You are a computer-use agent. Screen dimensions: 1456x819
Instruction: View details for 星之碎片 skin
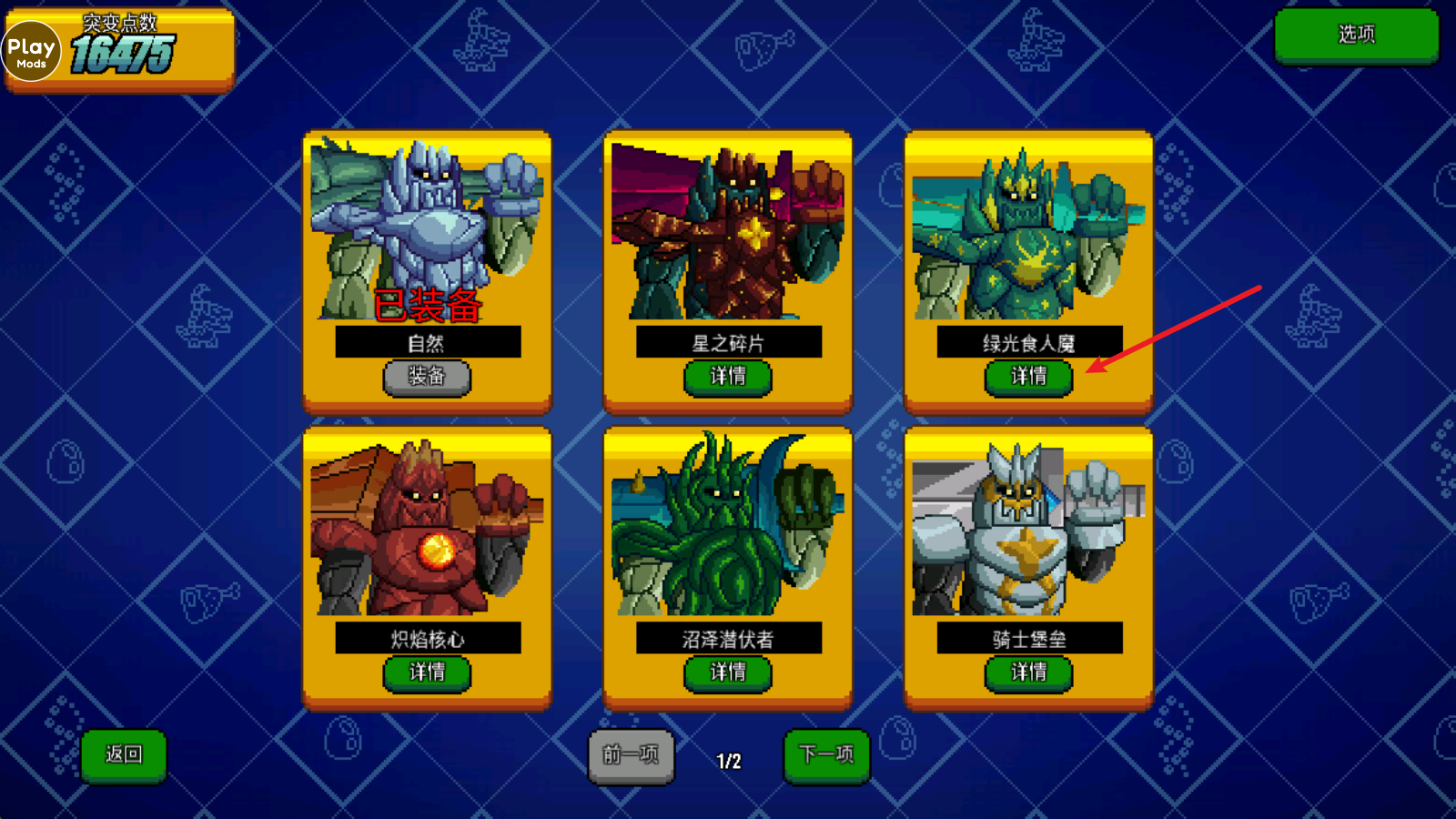click(x=728, y=376)
